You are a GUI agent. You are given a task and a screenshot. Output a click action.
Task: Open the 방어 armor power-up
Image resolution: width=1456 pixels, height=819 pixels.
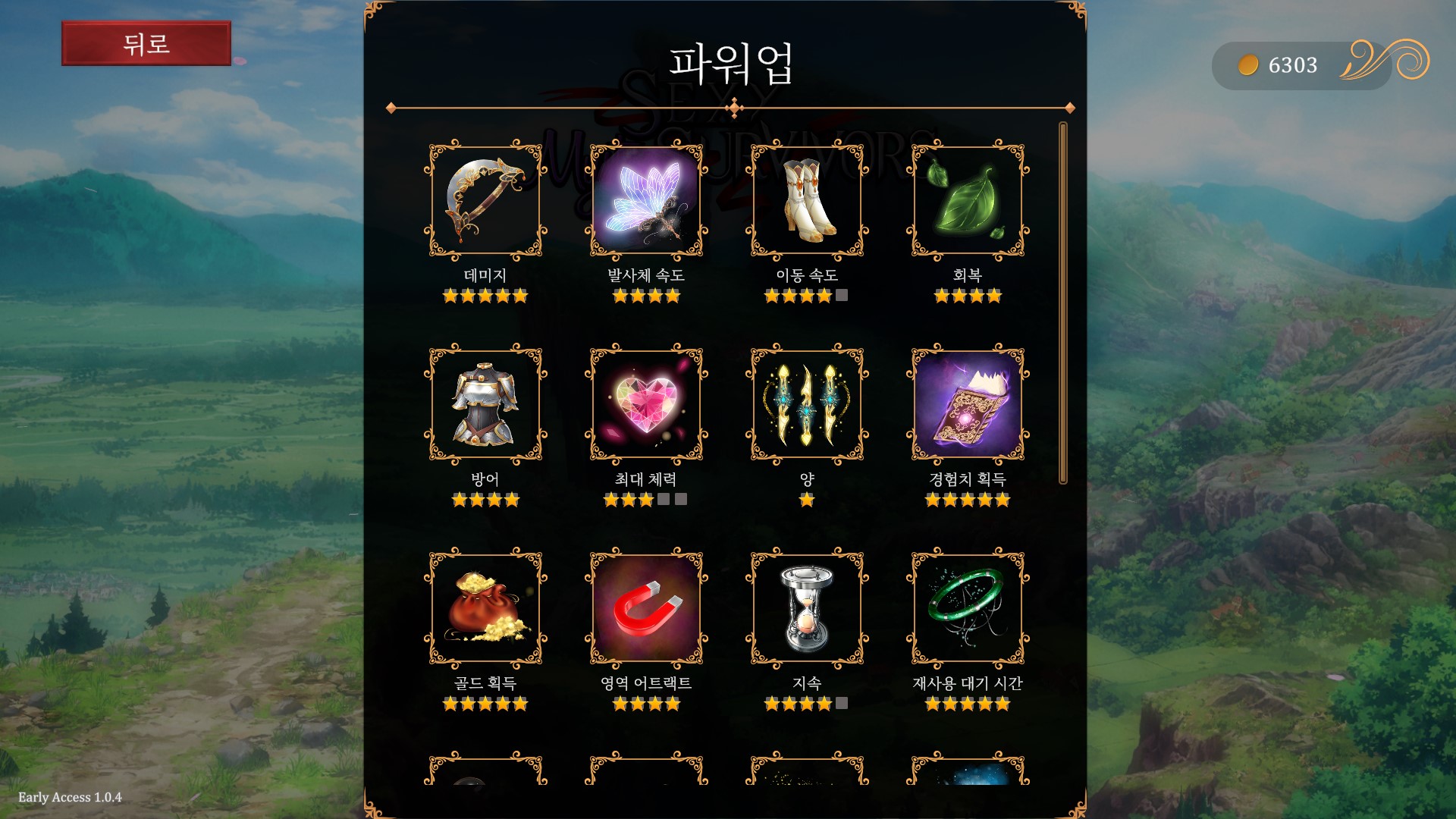tap(485, 404)
